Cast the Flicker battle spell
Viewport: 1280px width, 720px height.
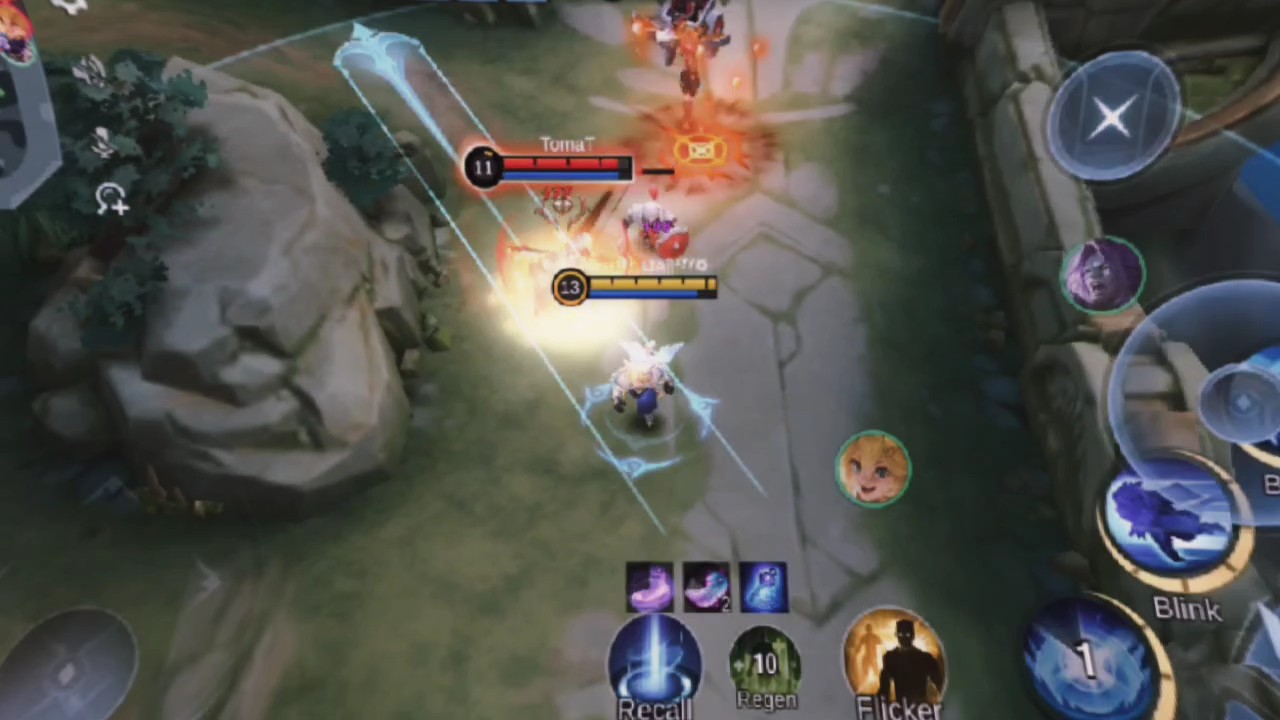(x=894, y=661)
